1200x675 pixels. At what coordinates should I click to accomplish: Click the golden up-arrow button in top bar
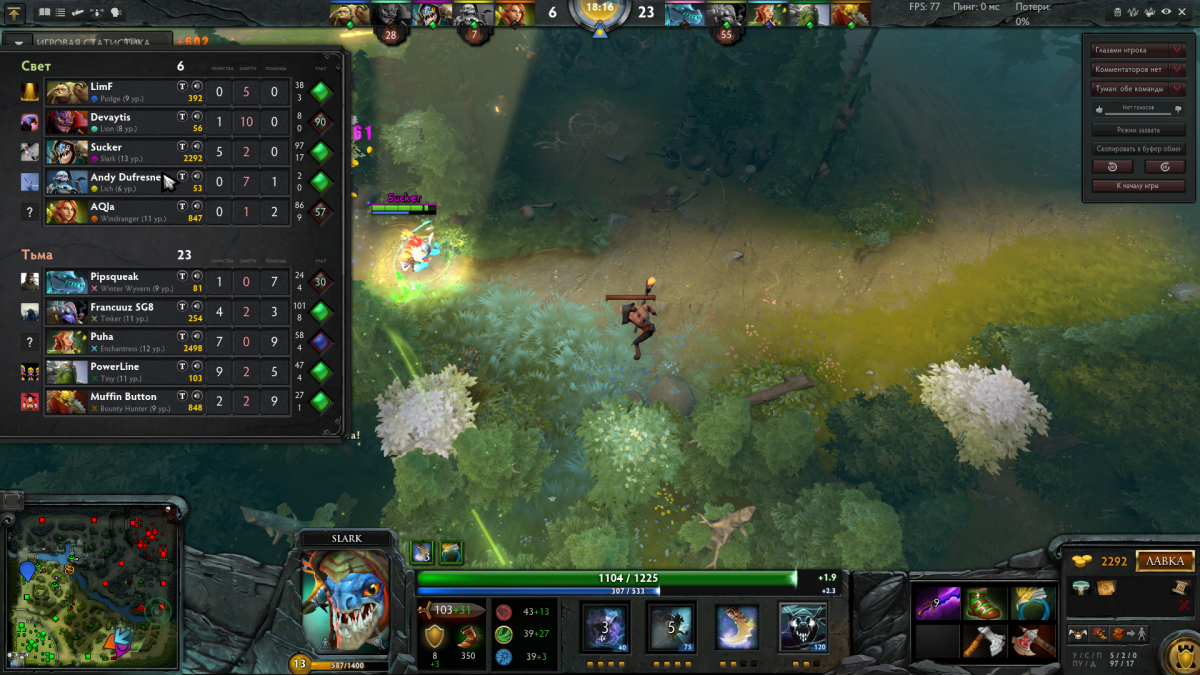[x=14, y=14]
